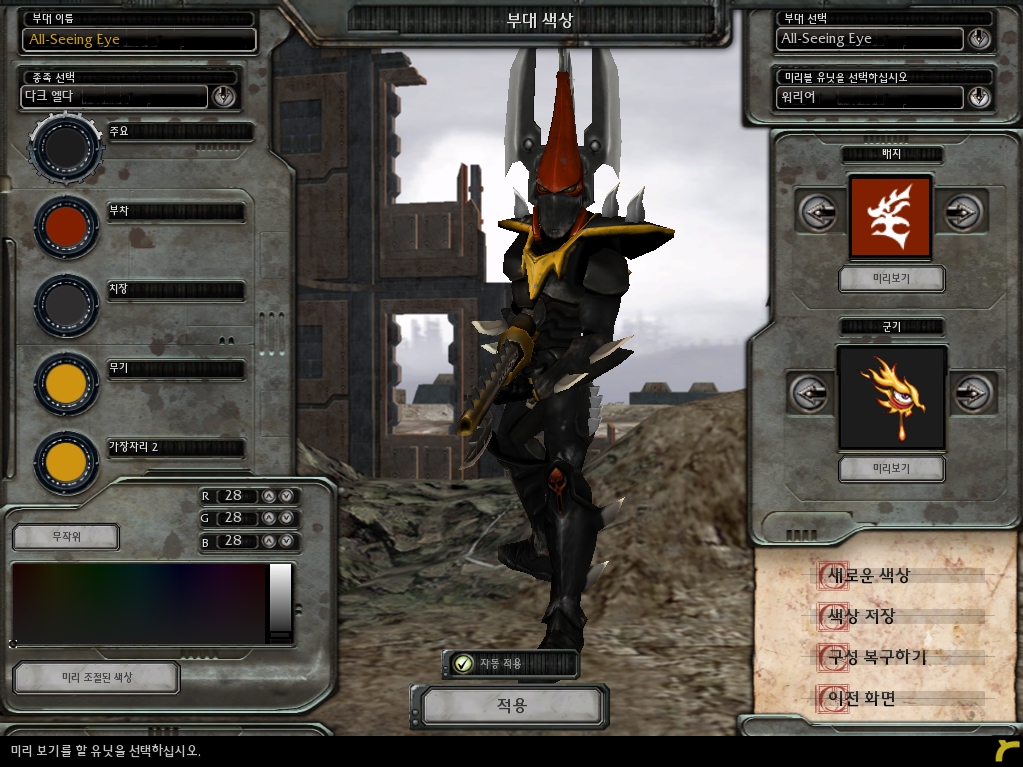Open the 종족 선택 race dropdown
The height and width of the screenshot is (767, 1023).
(223, 97)
